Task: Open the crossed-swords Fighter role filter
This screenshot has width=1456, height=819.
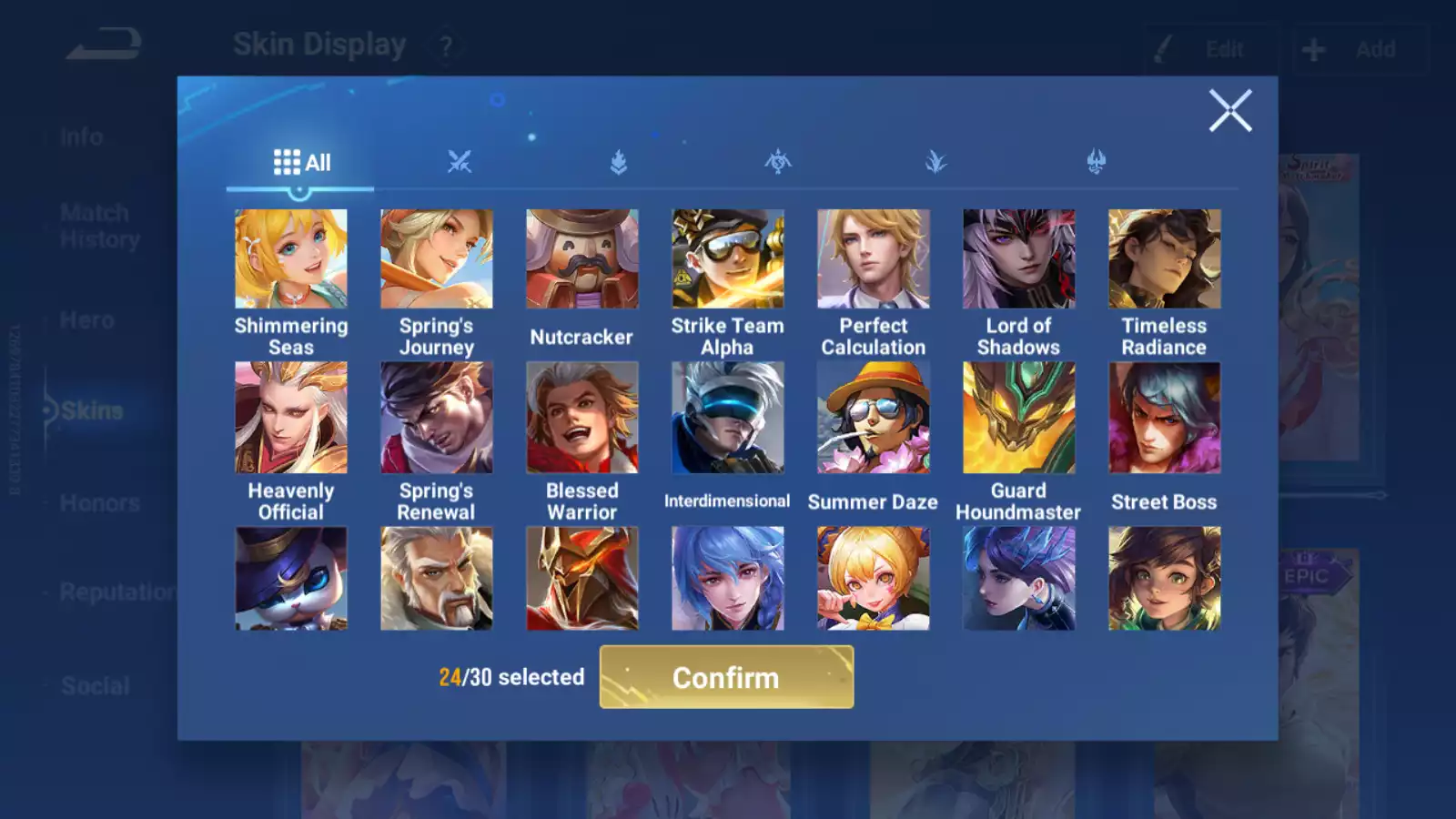Action: click(460, 161)
